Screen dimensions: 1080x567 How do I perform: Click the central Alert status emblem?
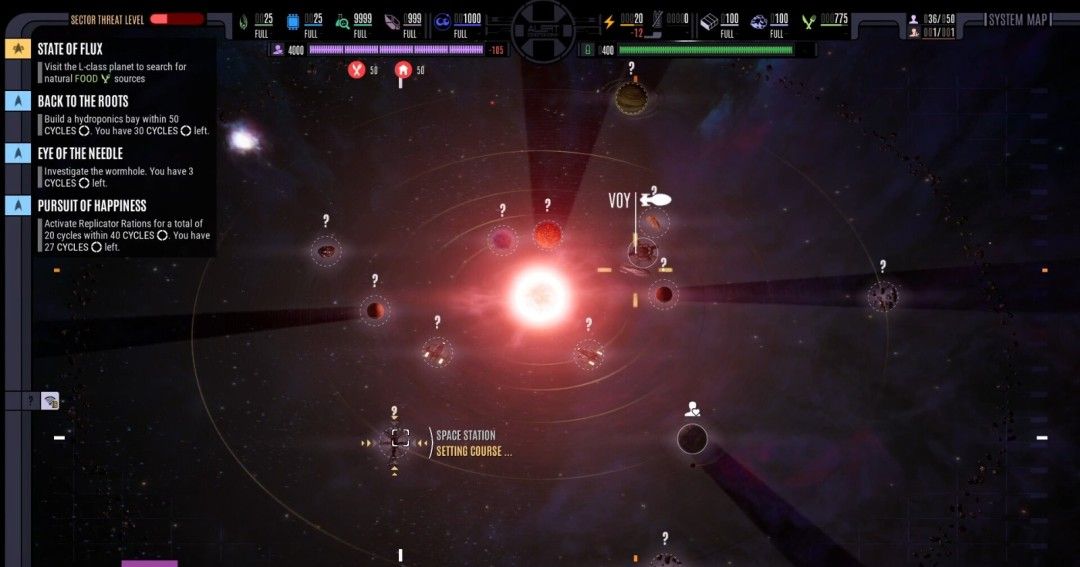pos(543,27)
